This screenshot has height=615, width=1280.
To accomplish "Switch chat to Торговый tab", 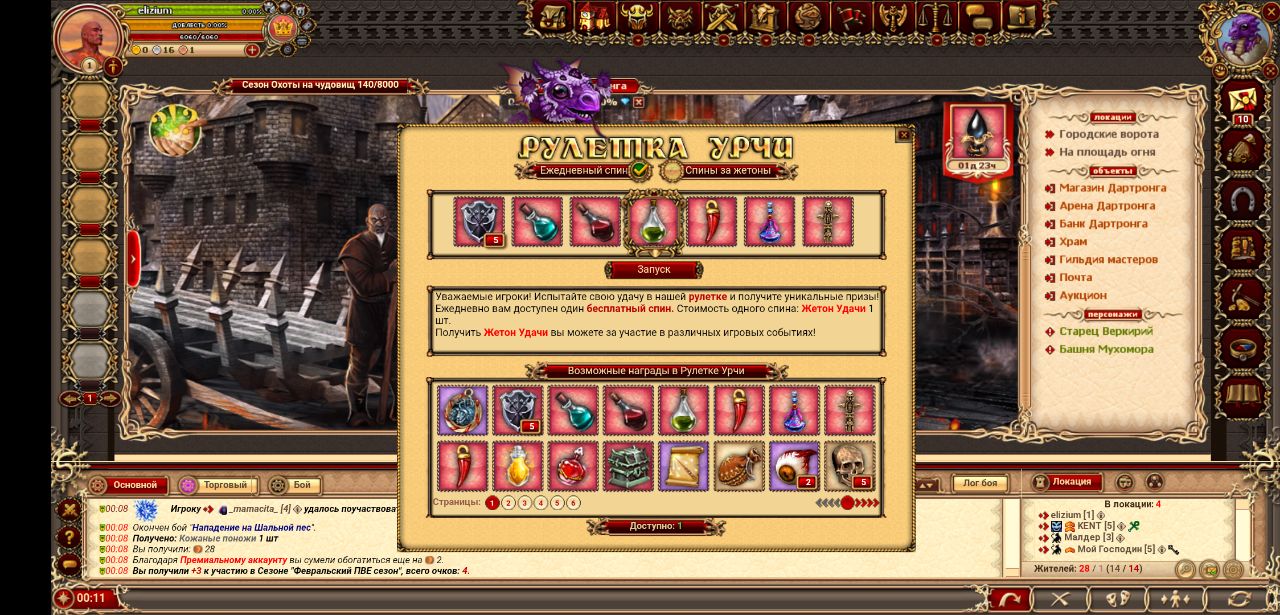I will tap(224, 485).
